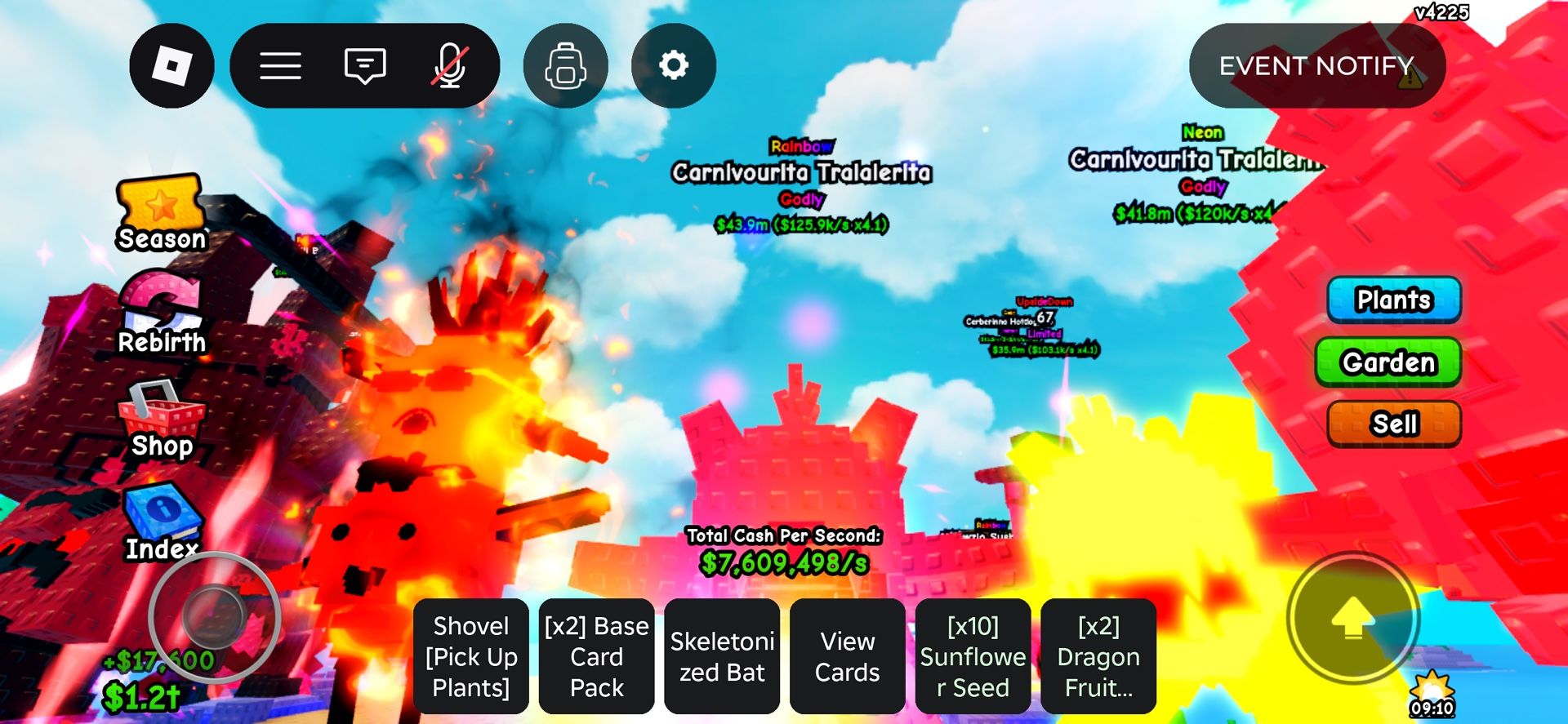
Task: Open the hamburger list menu
Action: [x=280, y=65]
